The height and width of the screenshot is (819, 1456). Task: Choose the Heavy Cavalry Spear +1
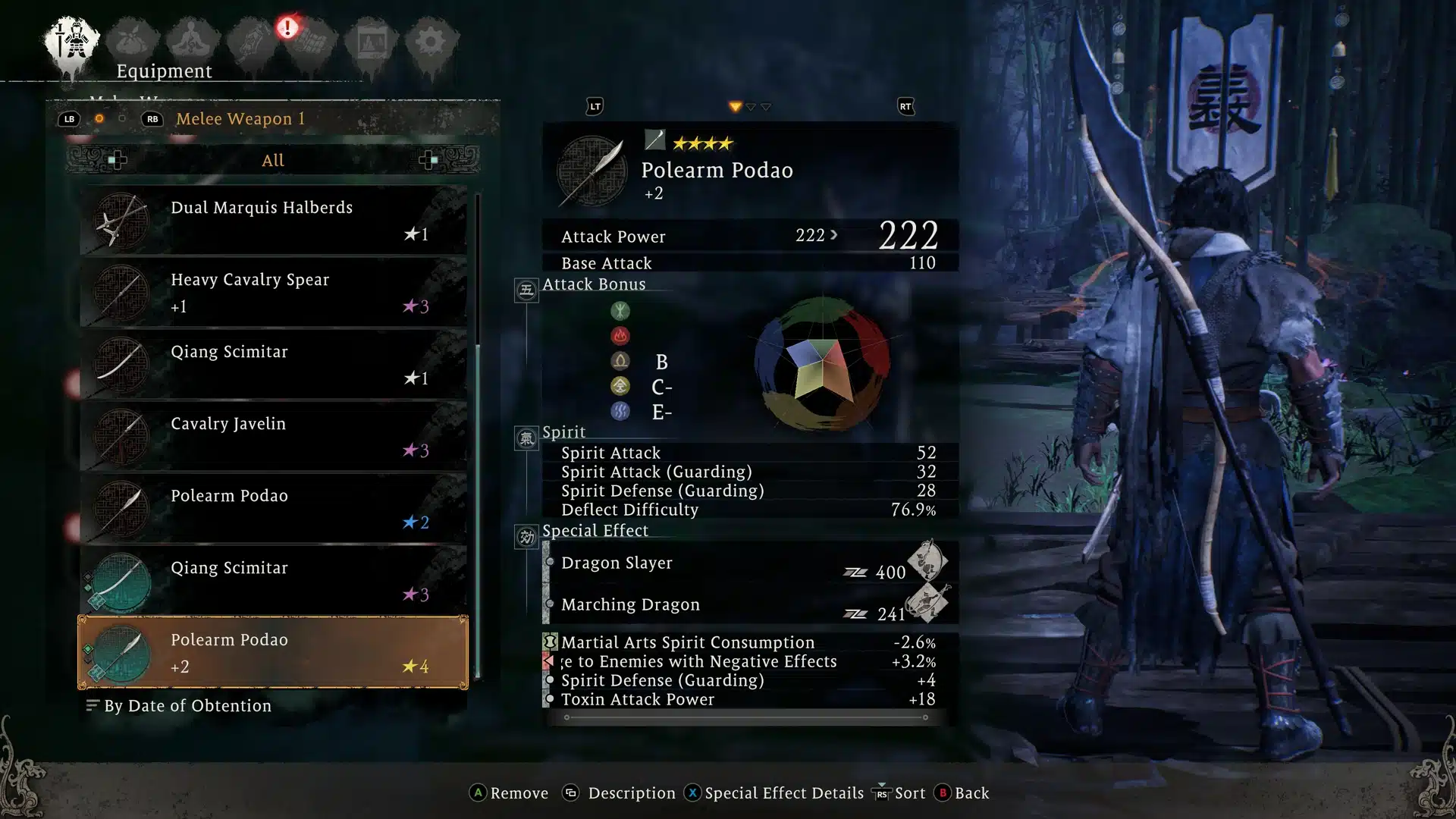(273, 292)
